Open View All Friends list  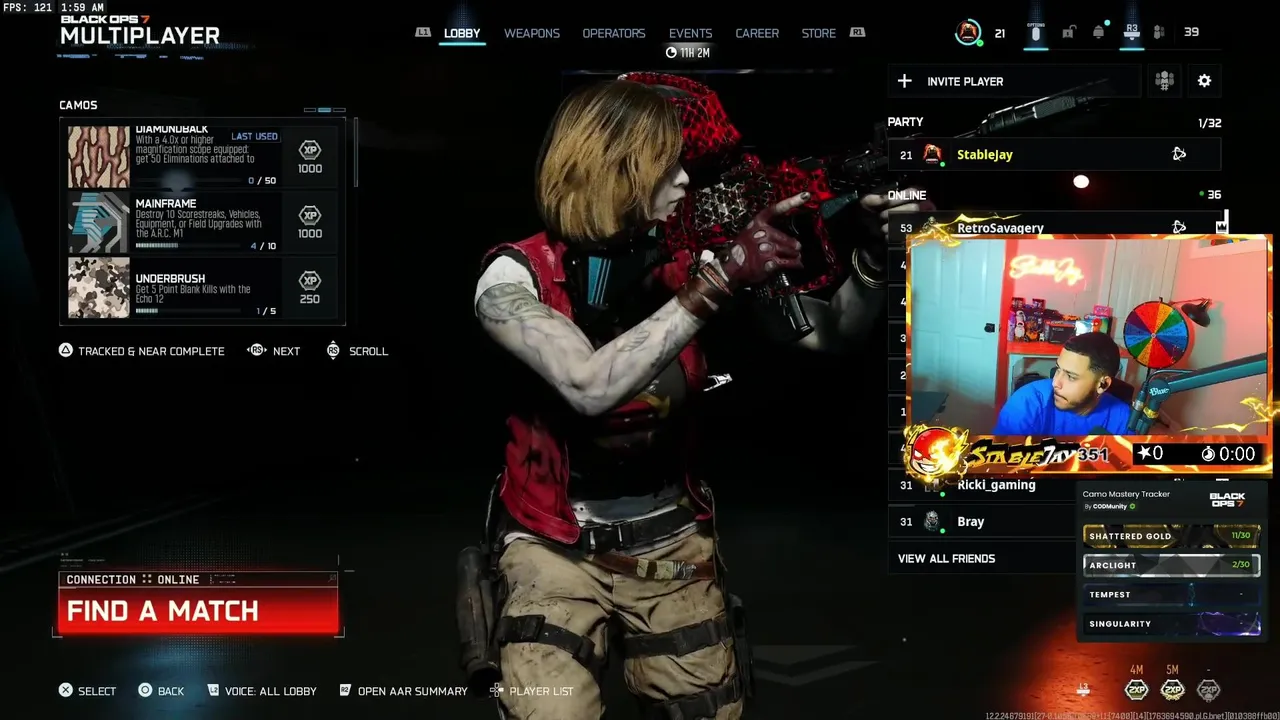(x=946, y=558)
